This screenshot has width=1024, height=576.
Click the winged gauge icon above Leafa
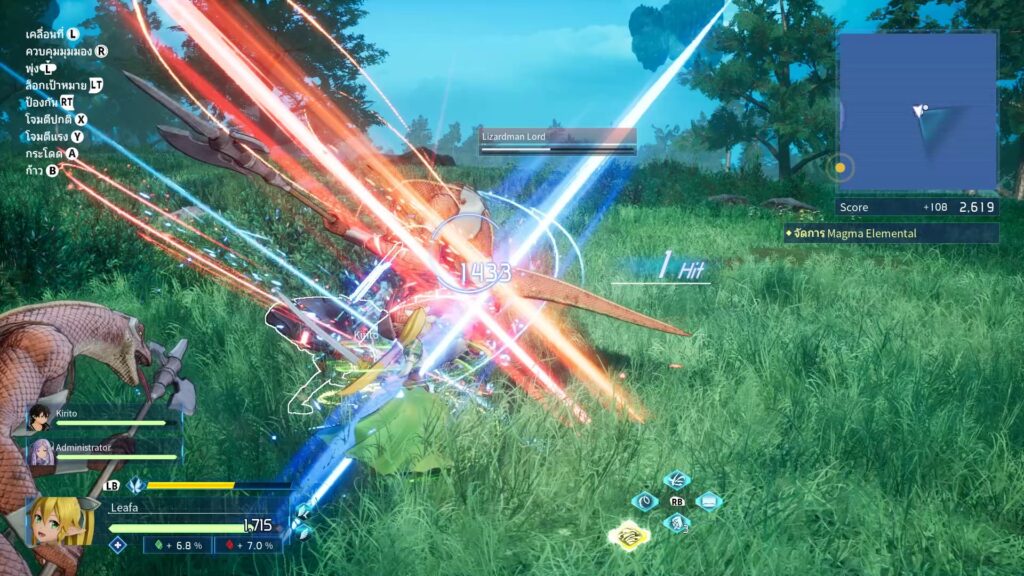(x=136, y=485)
